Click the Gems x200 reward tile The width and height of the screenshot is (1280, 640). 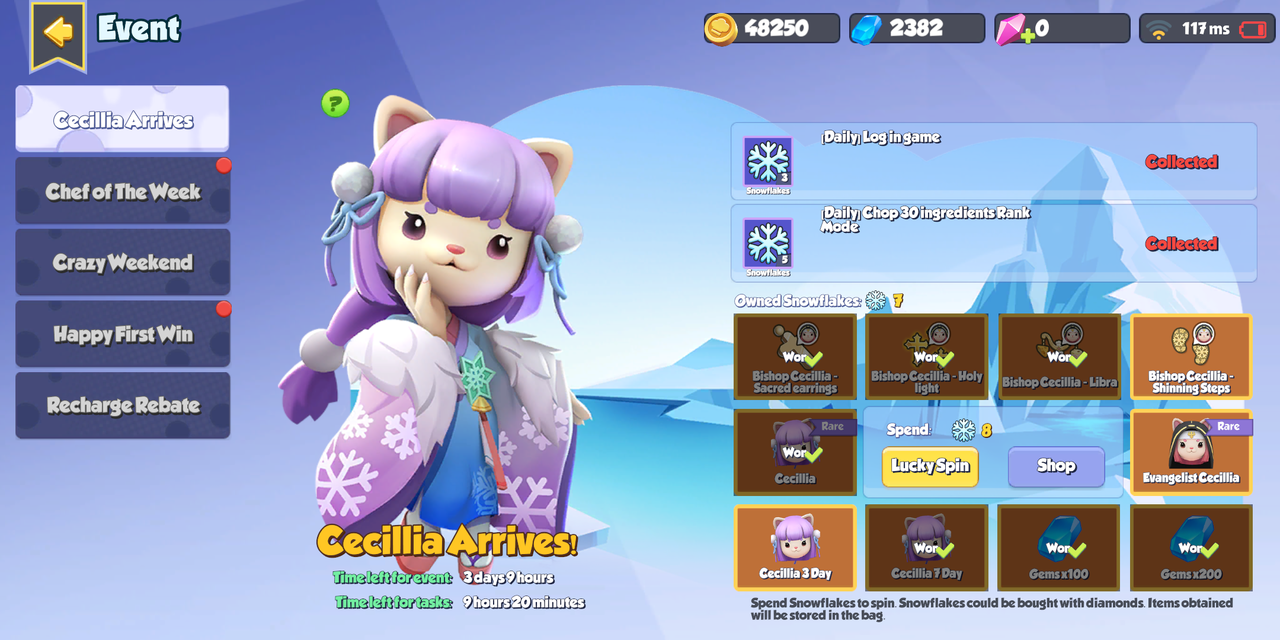(x=1191, y=547)
